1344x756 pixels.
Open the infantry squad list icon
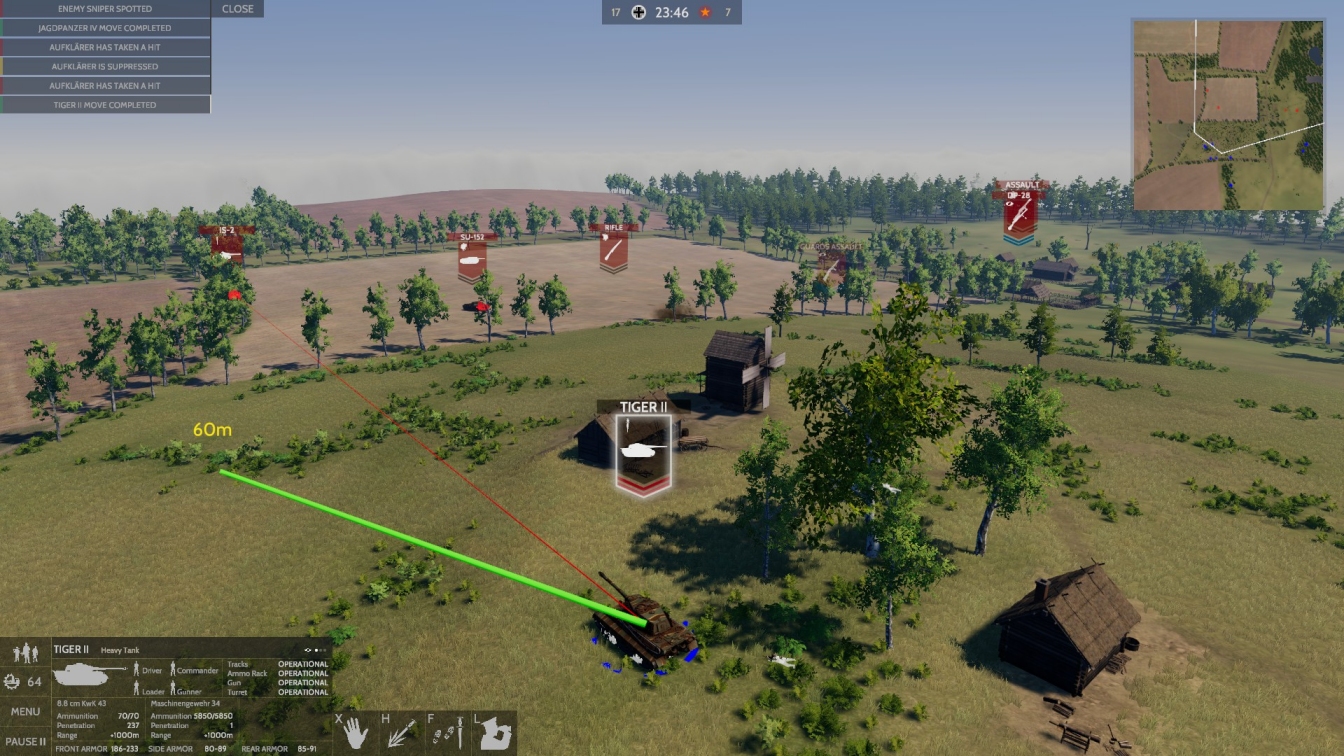(26, 654)
